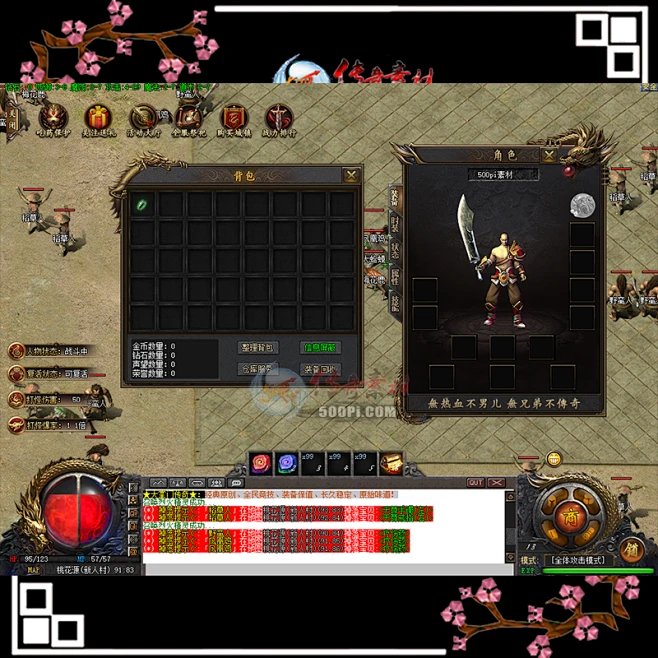Select the green ring in the bag
Image resolution: width=658 pixels, height=658 pixels.
[x=141, y=205]
